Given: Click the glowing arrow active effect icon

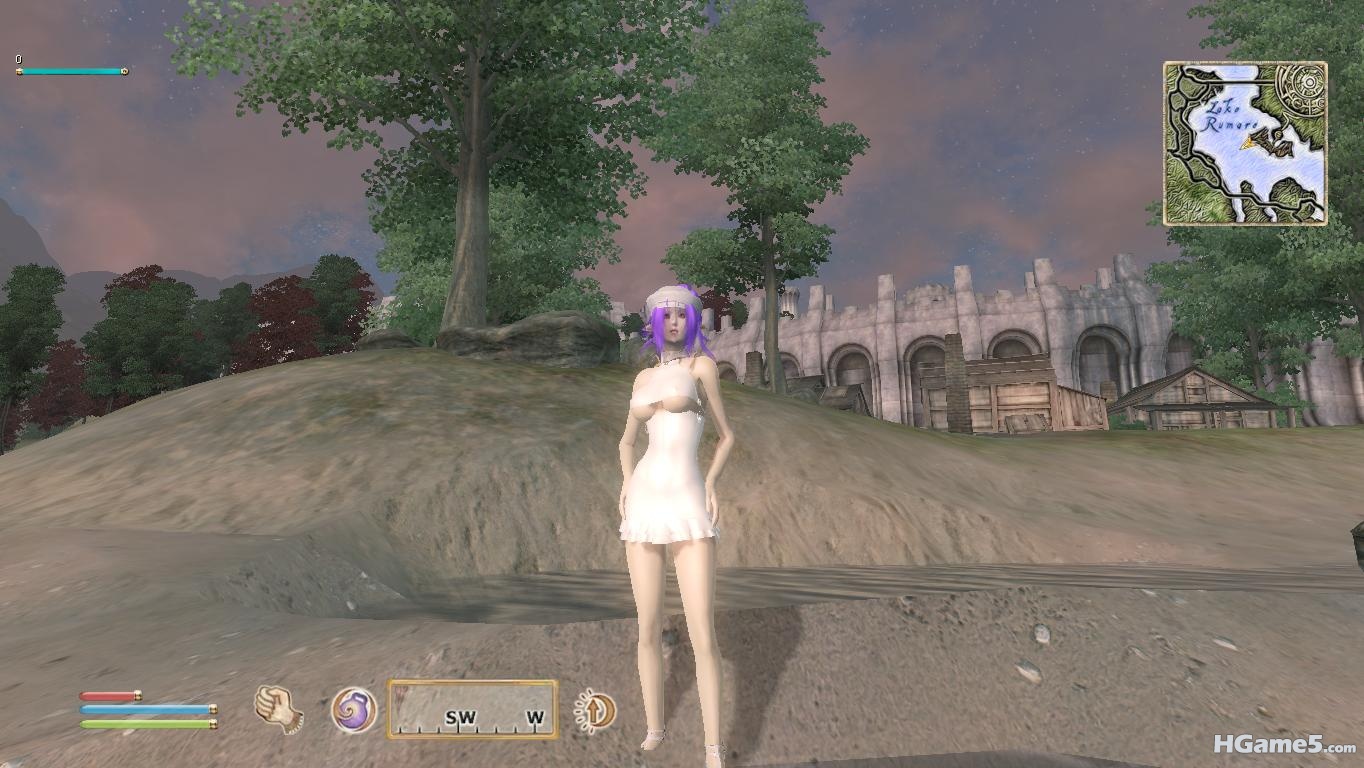Looking at the screenshot, I should pos(596,711).
